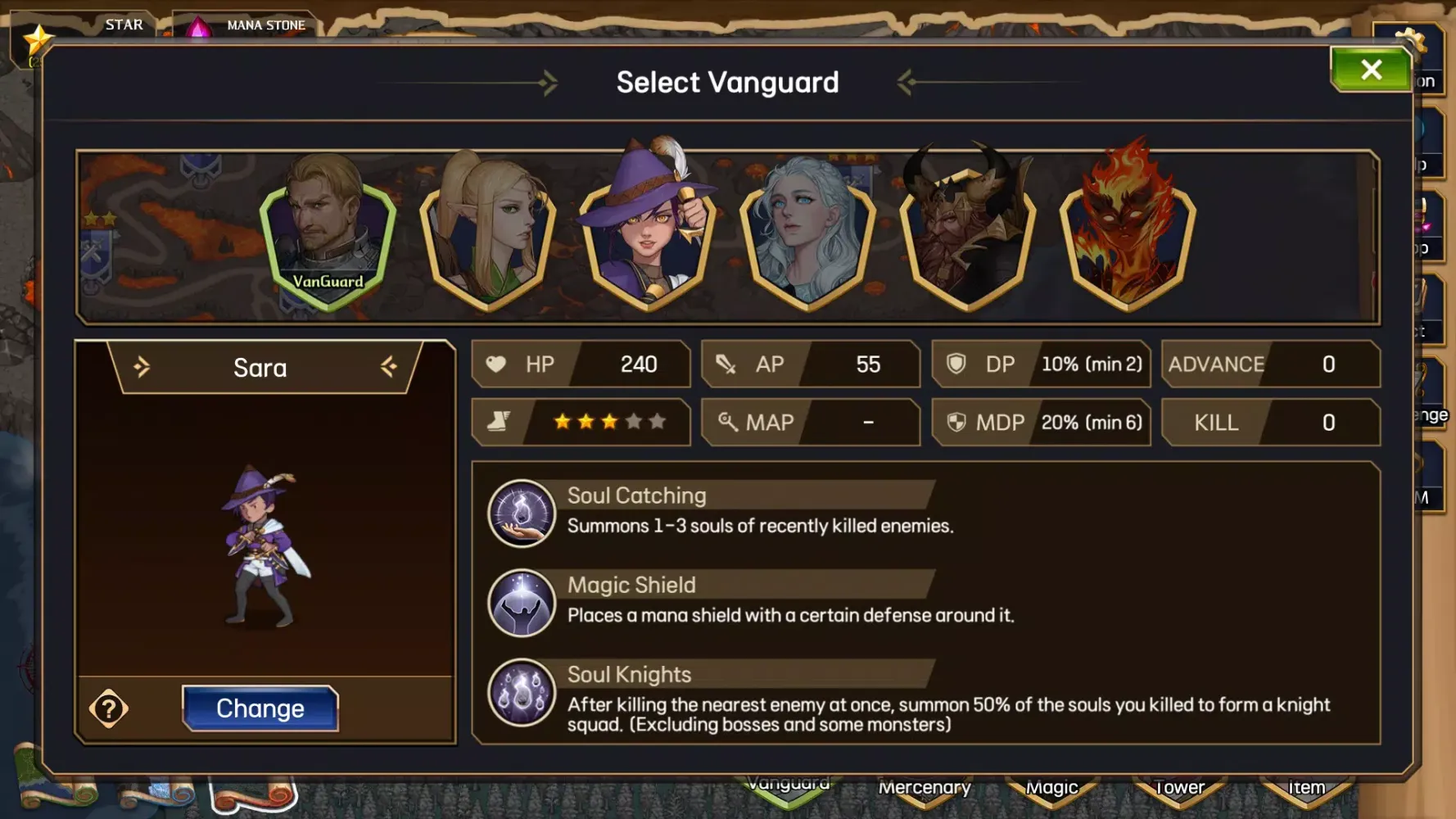Click the Soul Catching skill icon

(x=522, y=514)
